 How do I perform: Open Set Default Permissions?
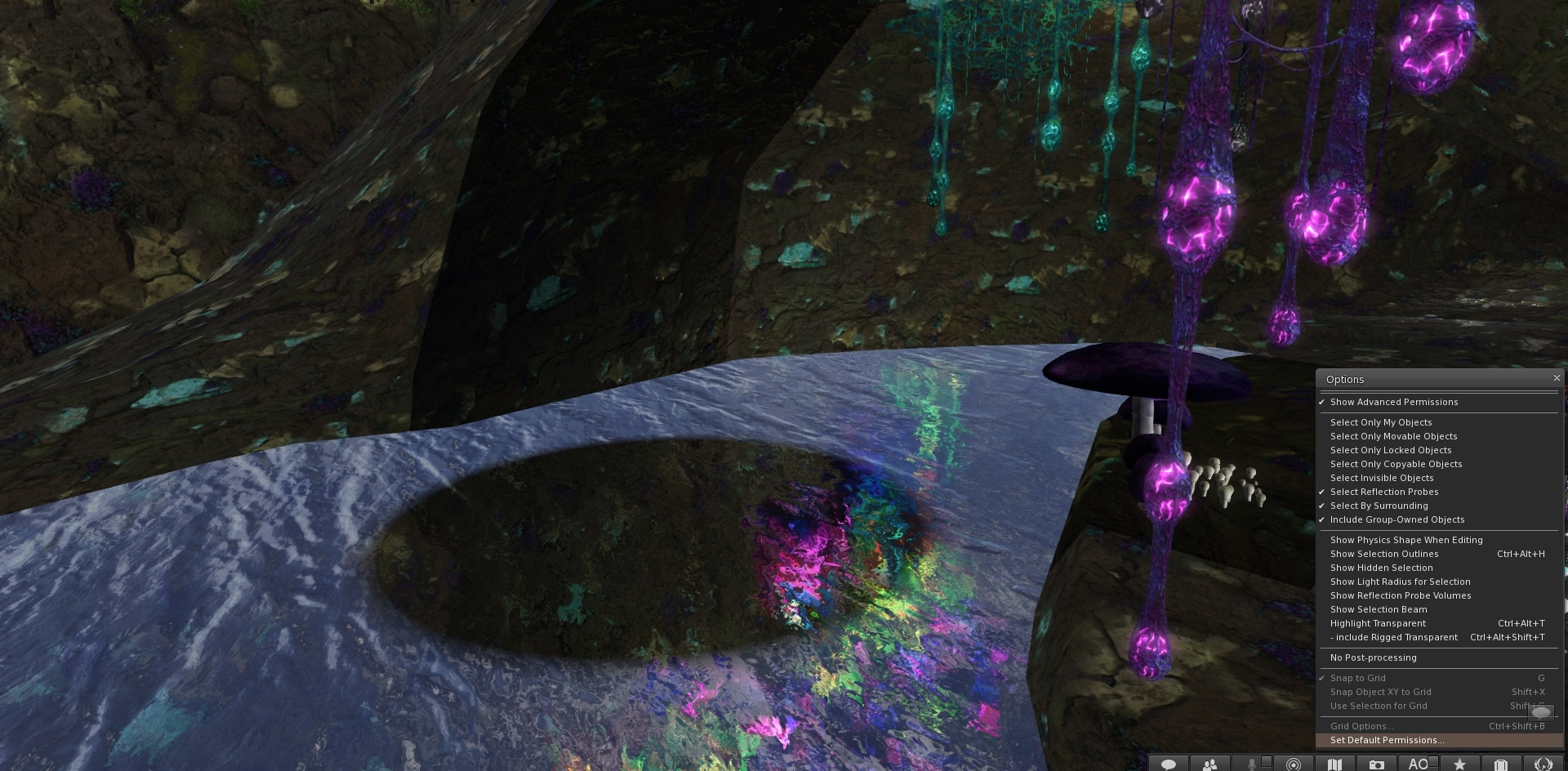tap(1387, 740)
